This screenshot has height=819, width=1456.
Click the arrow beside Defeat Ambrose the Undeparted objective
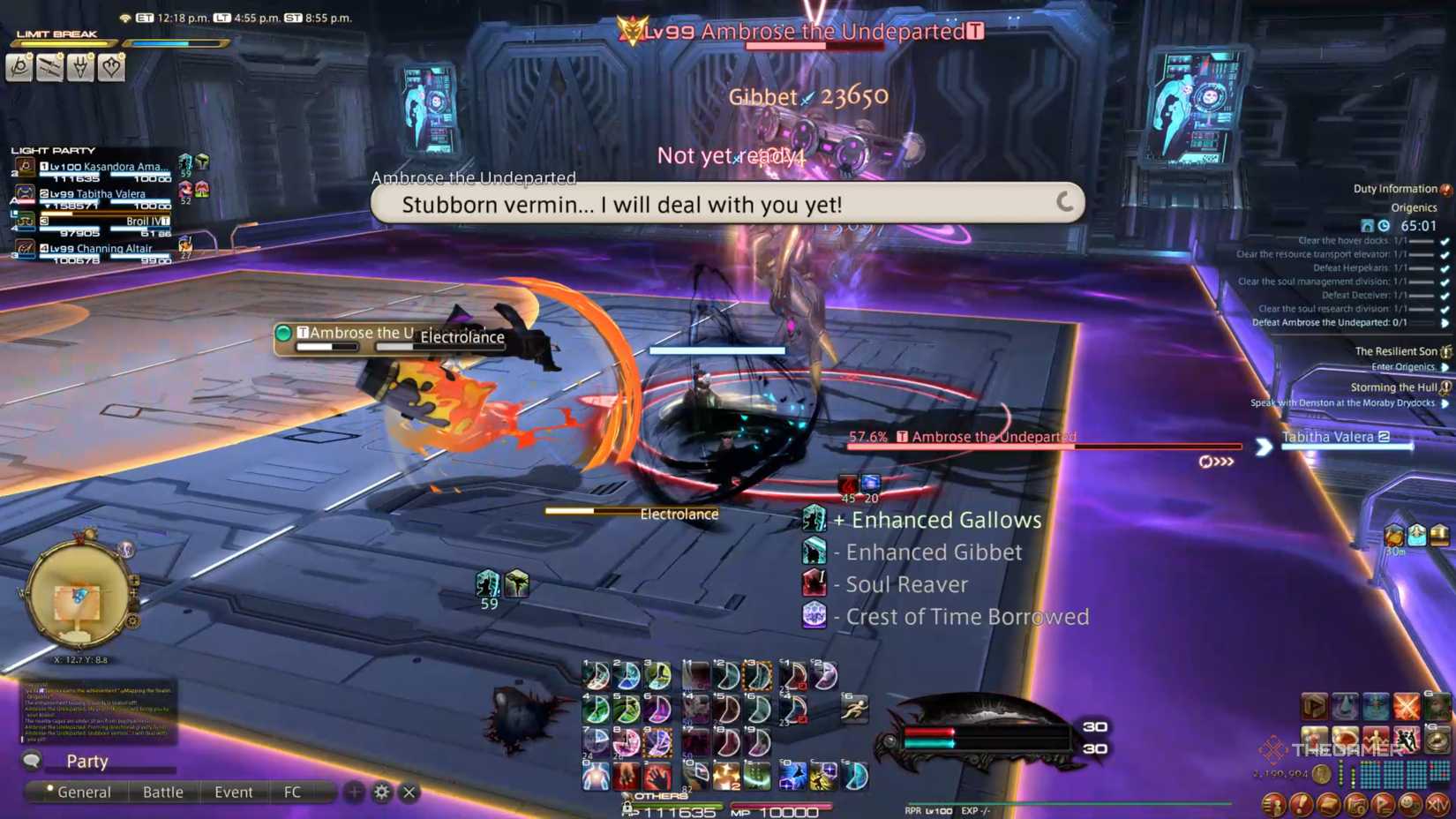tap(1445, 323)
